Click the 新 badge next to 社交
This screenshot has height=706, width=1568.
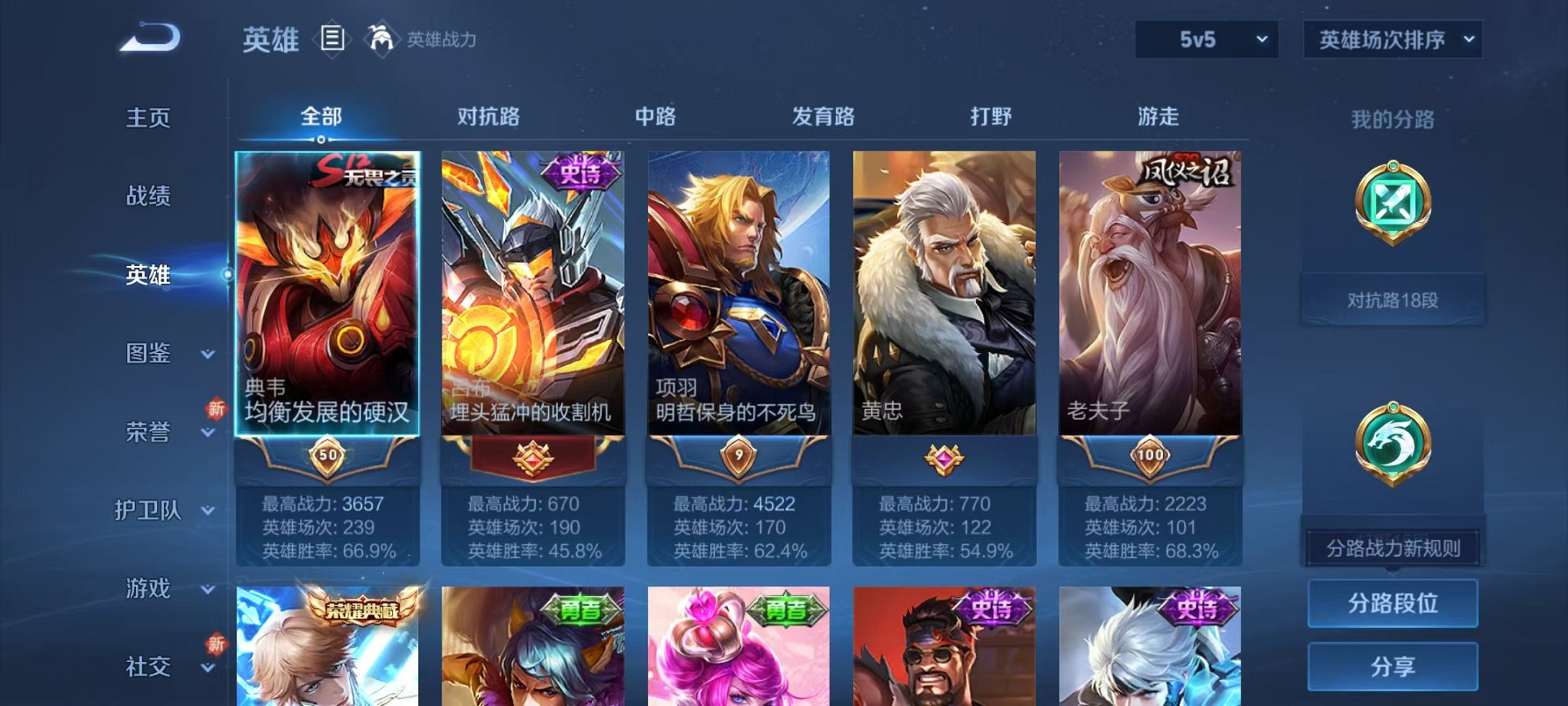coord(218,644)
